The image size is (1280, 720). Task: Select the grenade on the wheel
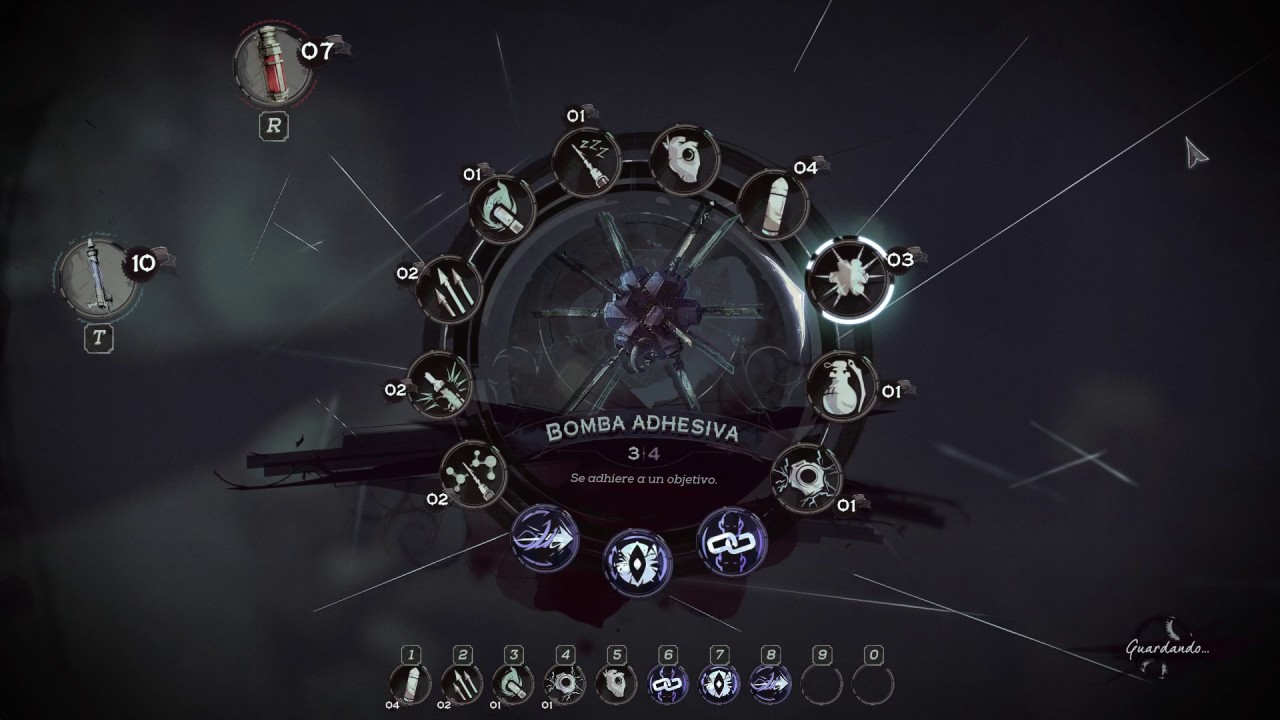point(841,386)
